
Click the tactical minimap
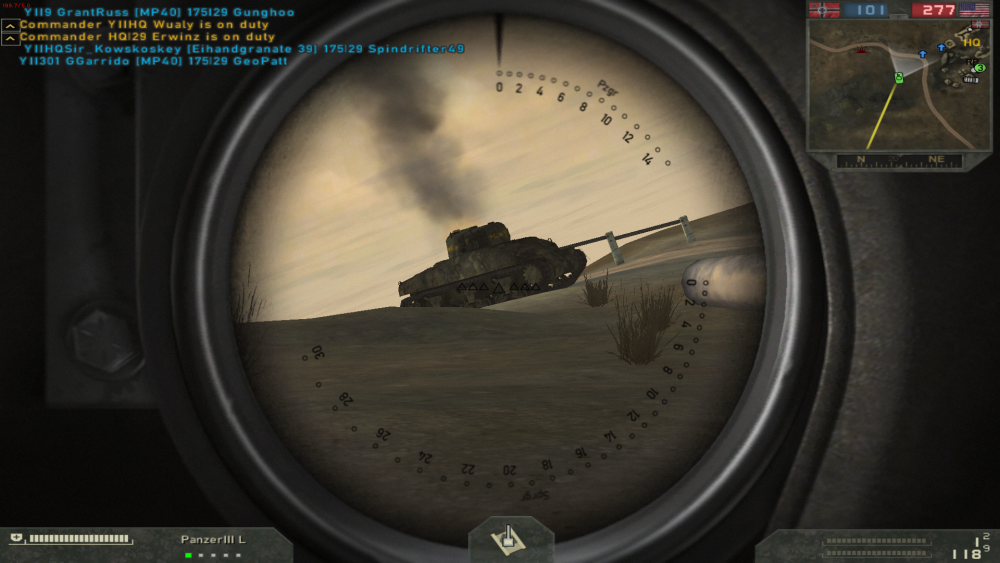point(898,86)
